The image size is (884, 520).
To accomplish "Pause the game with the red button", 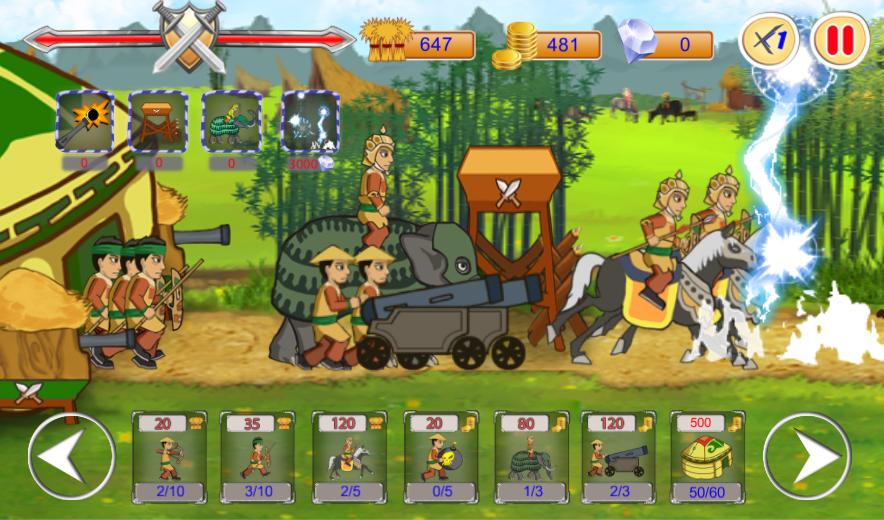I will [840, 42].
